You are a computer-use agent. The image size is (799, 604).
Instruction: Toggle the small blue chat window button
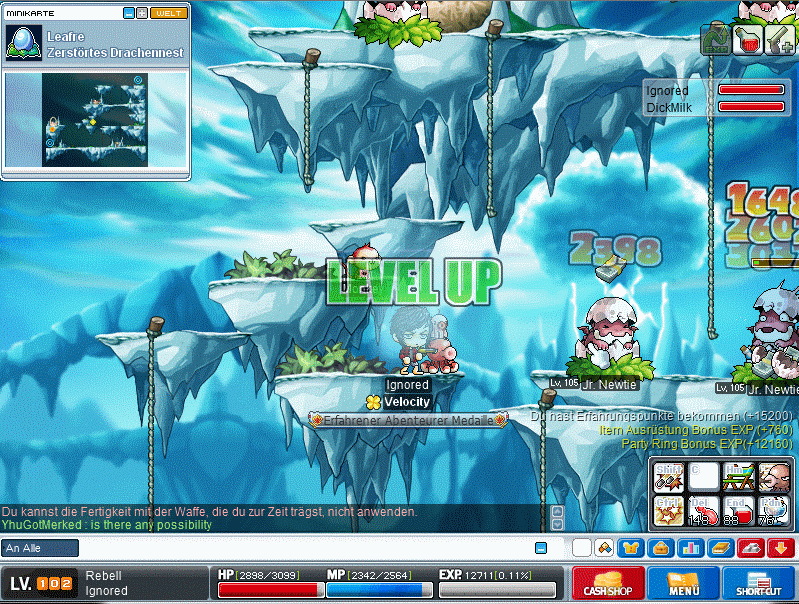pyautogui.click(x=541, y=548)
